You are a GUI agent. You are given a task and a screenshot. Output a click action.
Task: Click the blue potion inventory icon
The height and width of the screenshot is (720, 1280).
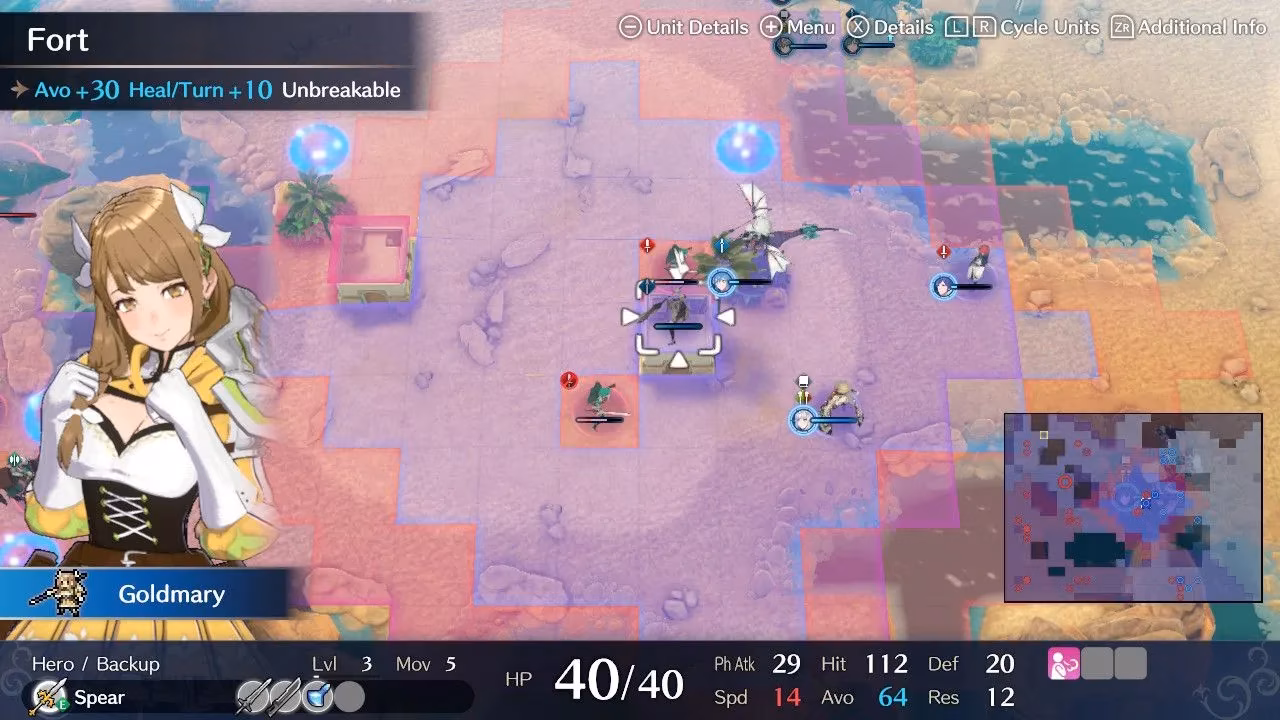pyautogui.click(x=318, y=696)
